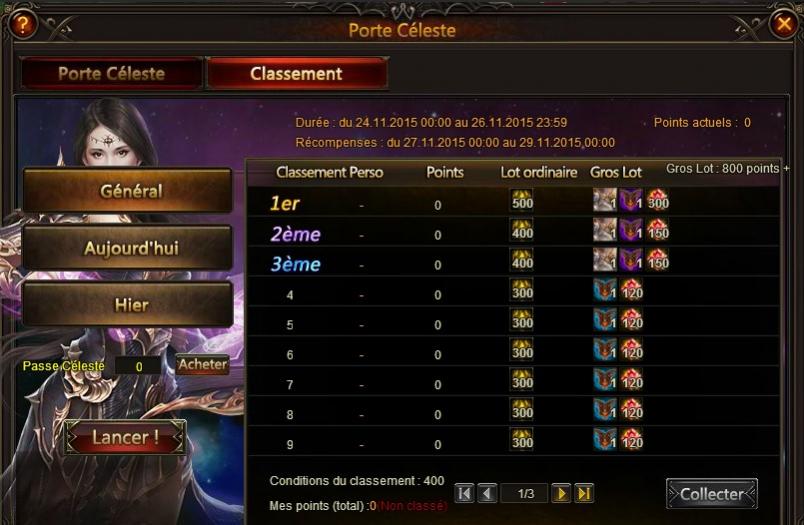Click the Passe Céleste quantity field
The height and width of the screenshot is (525, 804).
point(140,366)
